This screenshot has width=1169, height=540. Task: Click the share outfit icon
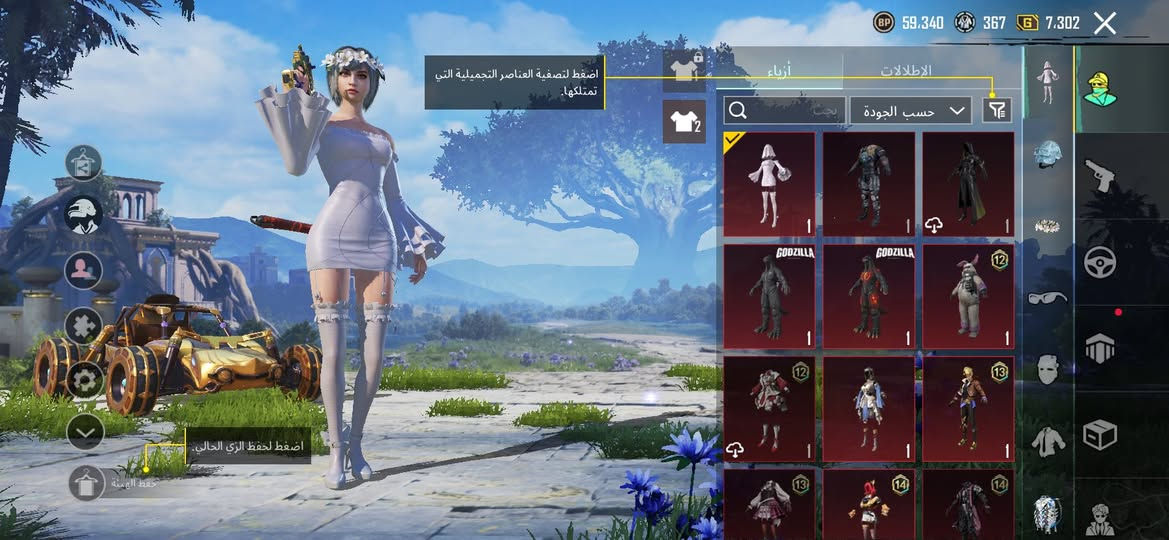[83, 162]
